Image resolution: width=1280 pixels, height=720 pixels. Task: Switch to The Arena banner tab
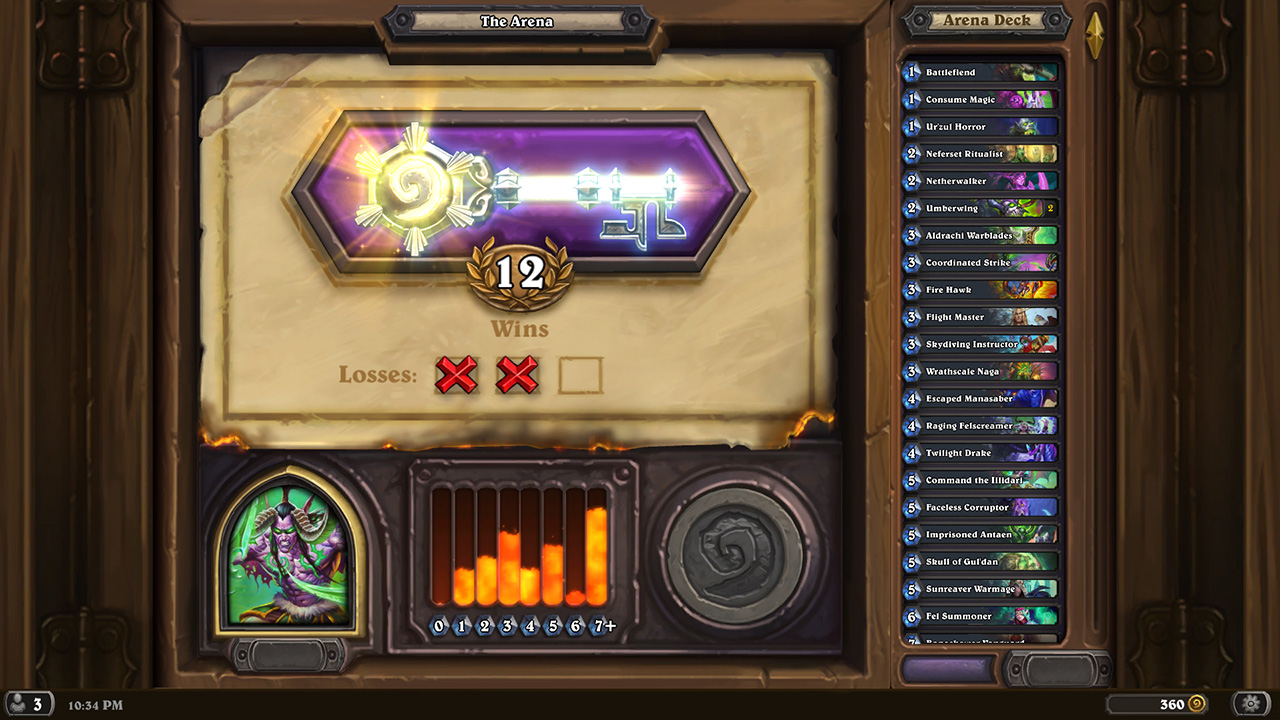click(x=516, y=20)
